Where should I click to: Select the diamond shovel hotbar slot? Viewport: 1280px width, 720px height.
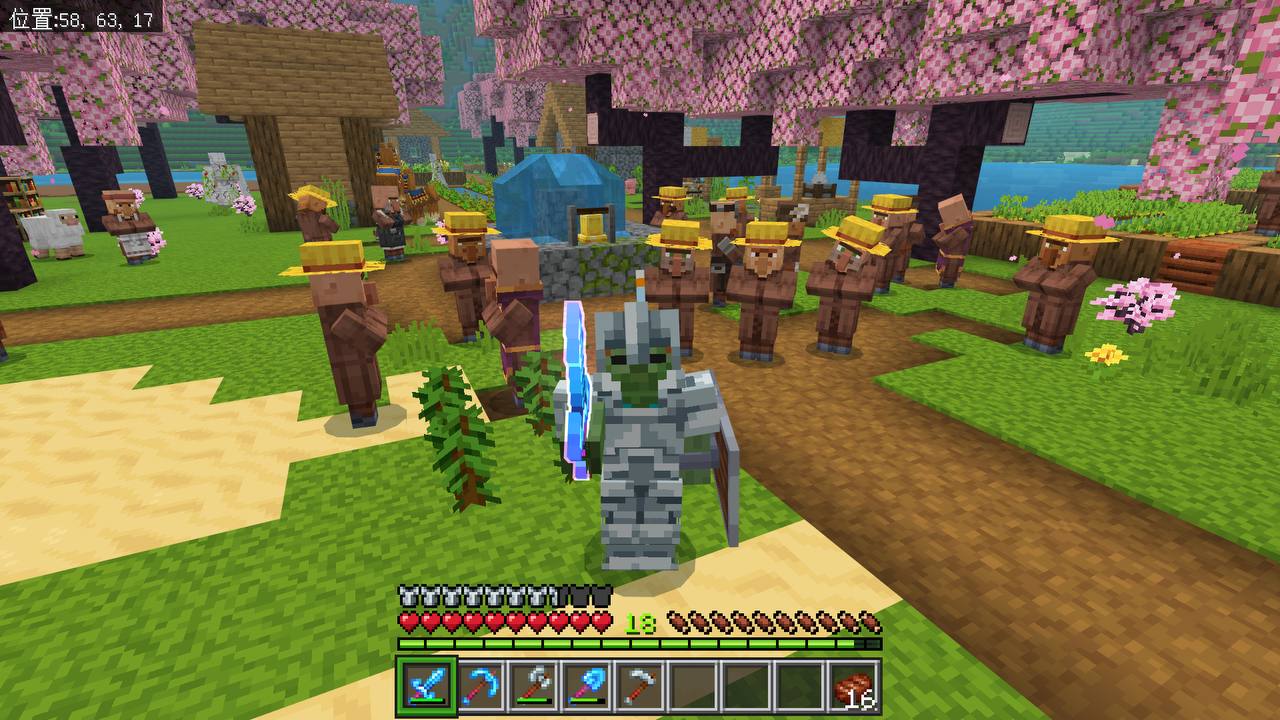pos(586,686)
